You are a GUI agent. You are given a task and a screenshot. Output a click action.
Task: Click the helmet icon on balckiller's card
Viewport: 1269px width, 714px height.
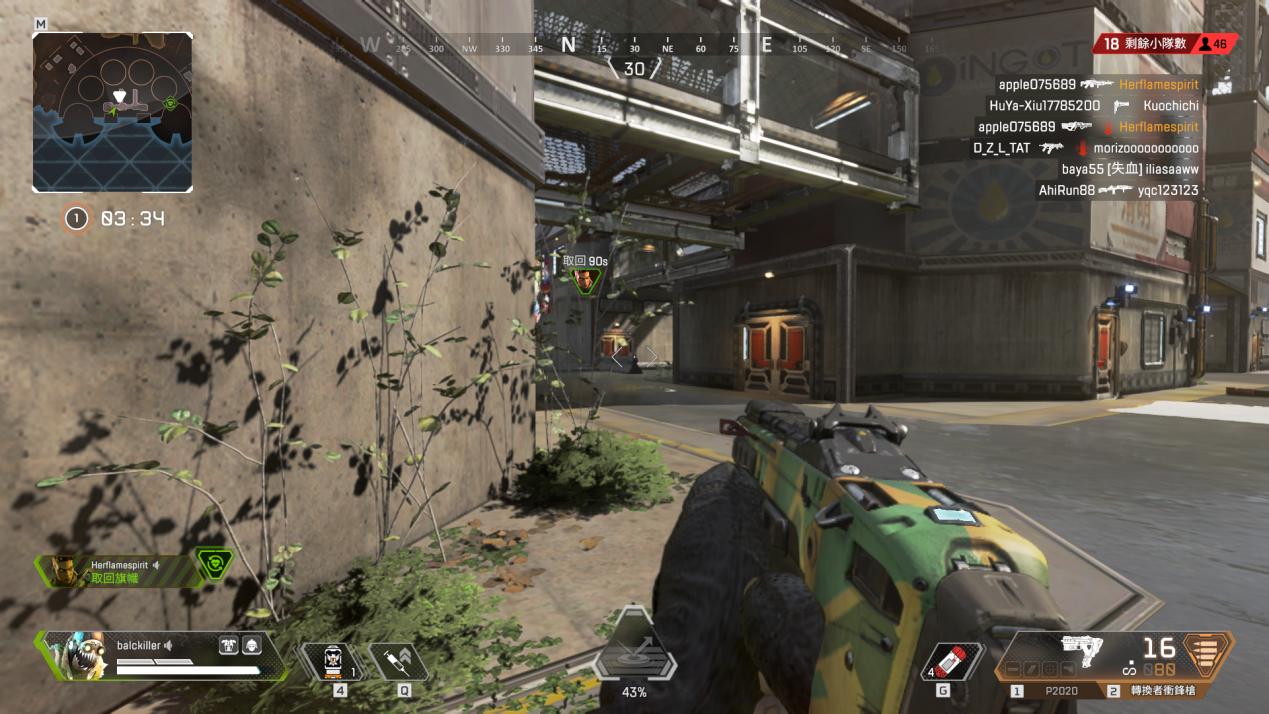point(252,646)
